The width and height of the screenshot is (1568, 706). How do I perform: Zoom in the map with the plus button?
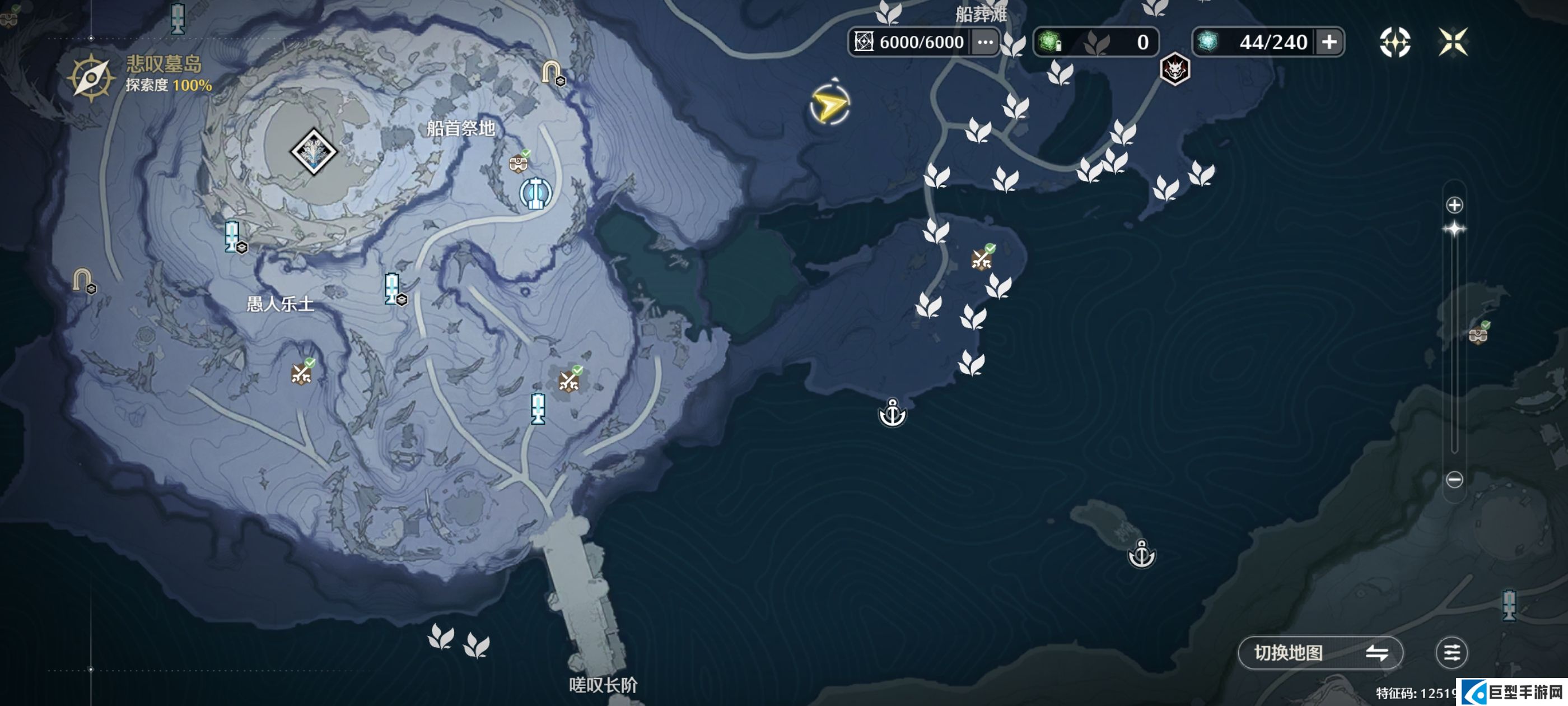click(1454, 205)
